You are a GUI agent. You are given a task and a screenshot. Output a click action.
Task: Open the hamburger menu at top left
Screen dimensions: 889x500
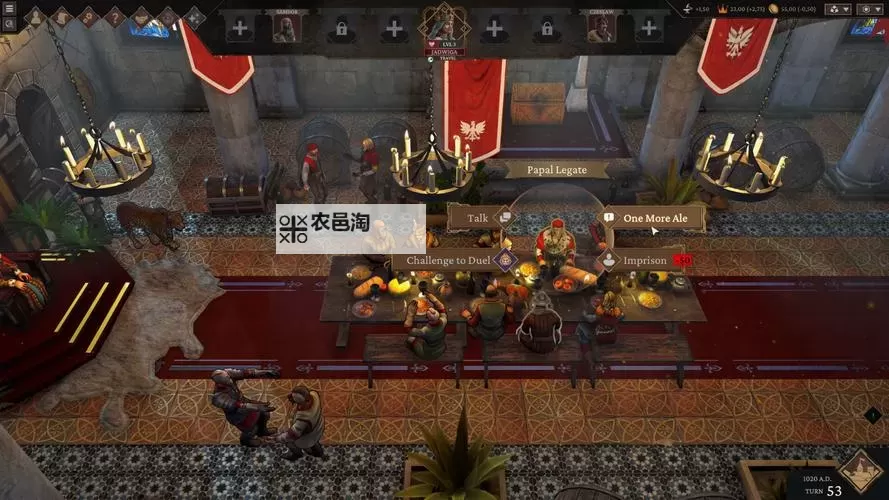8,8
